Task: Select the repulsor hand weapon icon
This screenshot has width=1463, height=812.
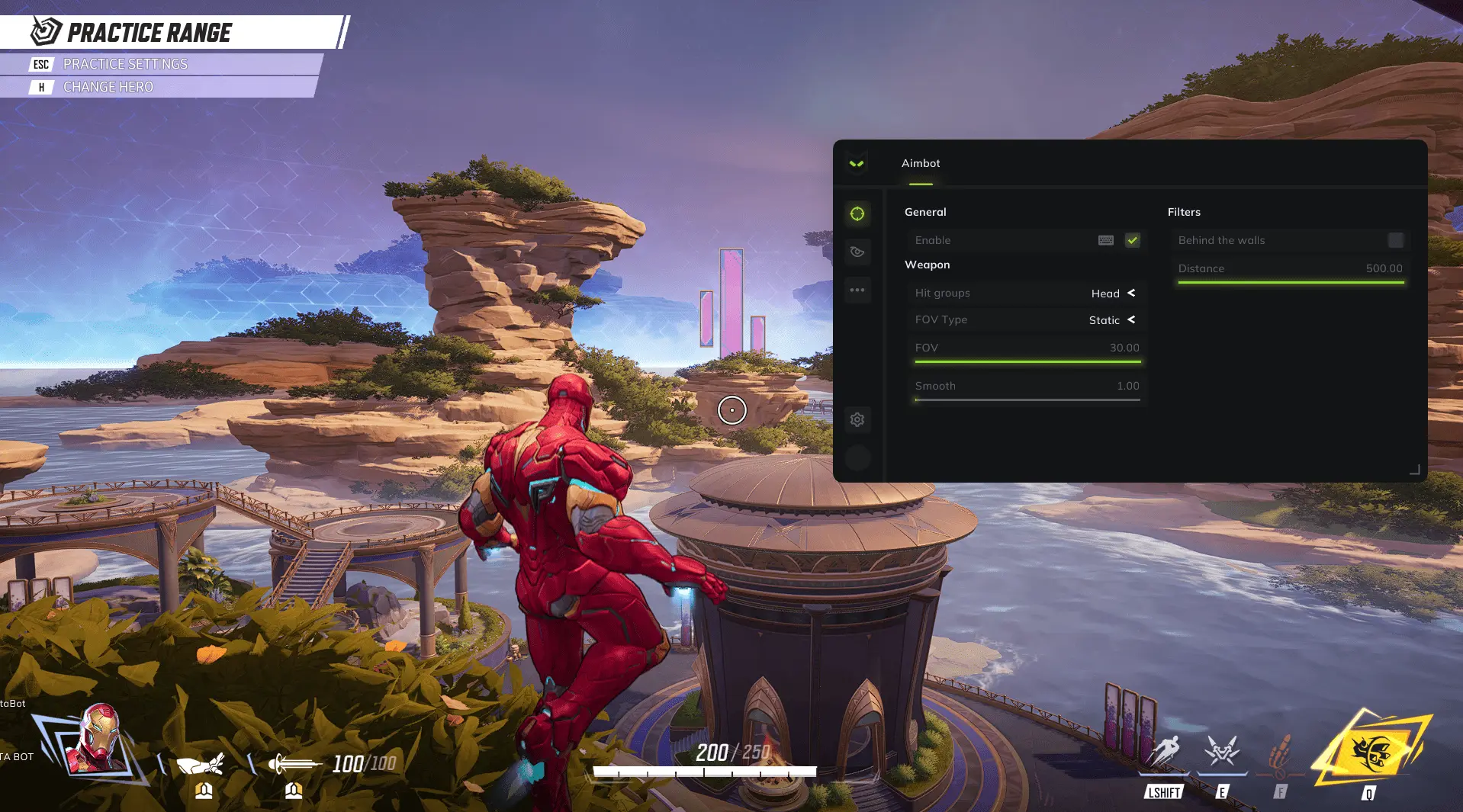Action: point(201,763)
